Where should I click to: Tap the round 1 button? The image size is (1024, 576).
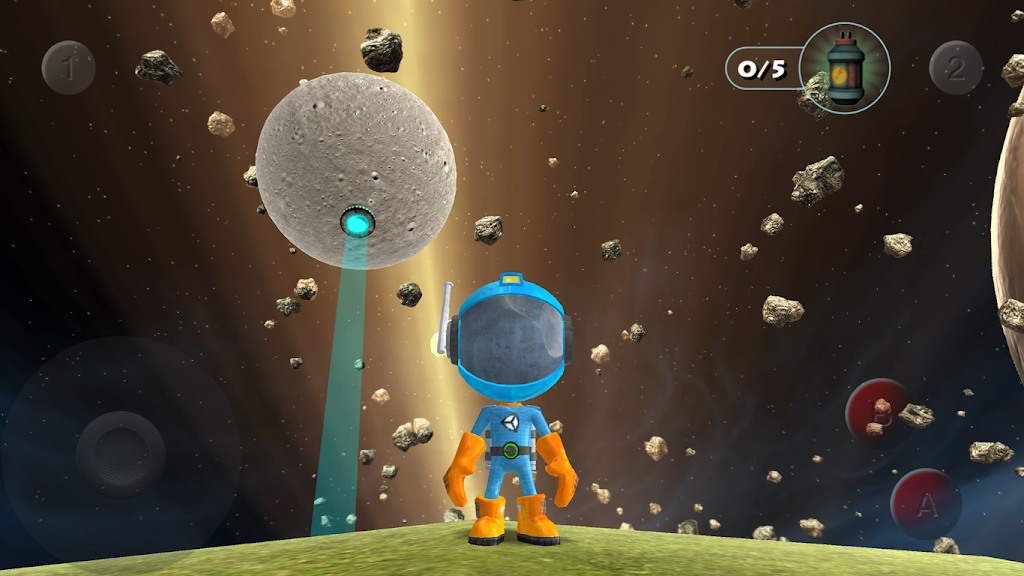click(x=68, y=68)
